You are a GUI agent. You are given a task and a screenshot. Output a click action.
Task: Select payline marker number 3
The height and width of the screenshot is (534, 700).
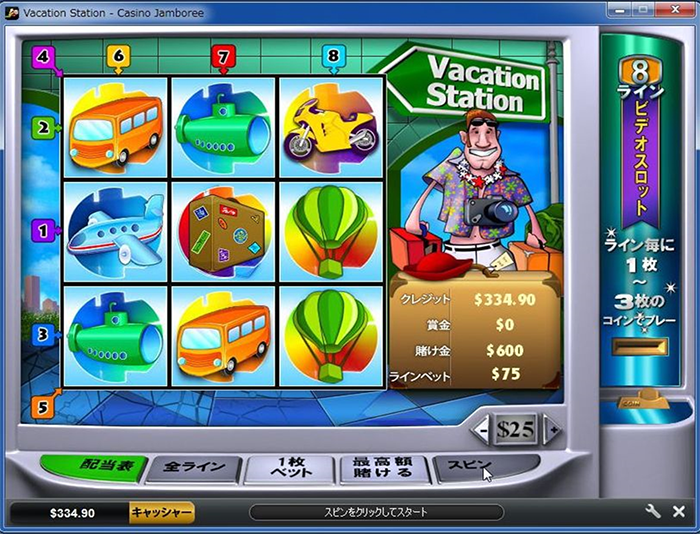pyautogui.click(x=43, y=335)
